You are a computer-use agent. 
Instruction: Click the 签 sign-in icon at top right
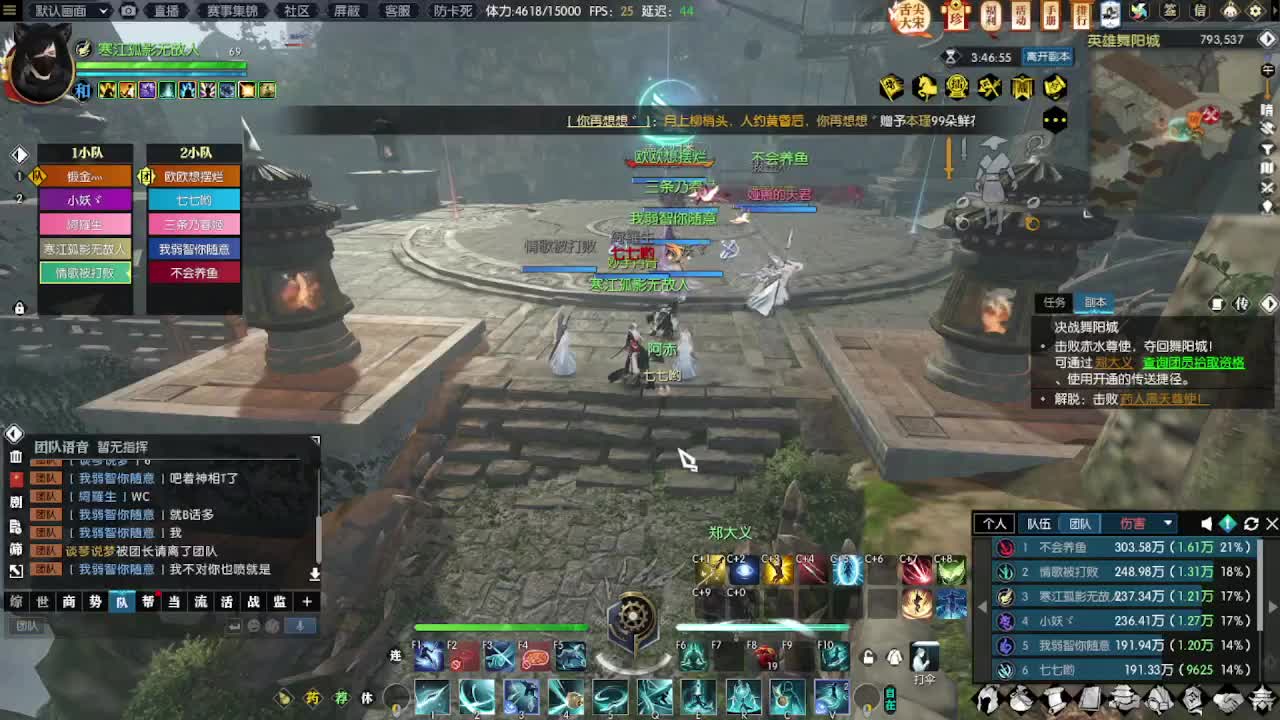click(1168, 11)
